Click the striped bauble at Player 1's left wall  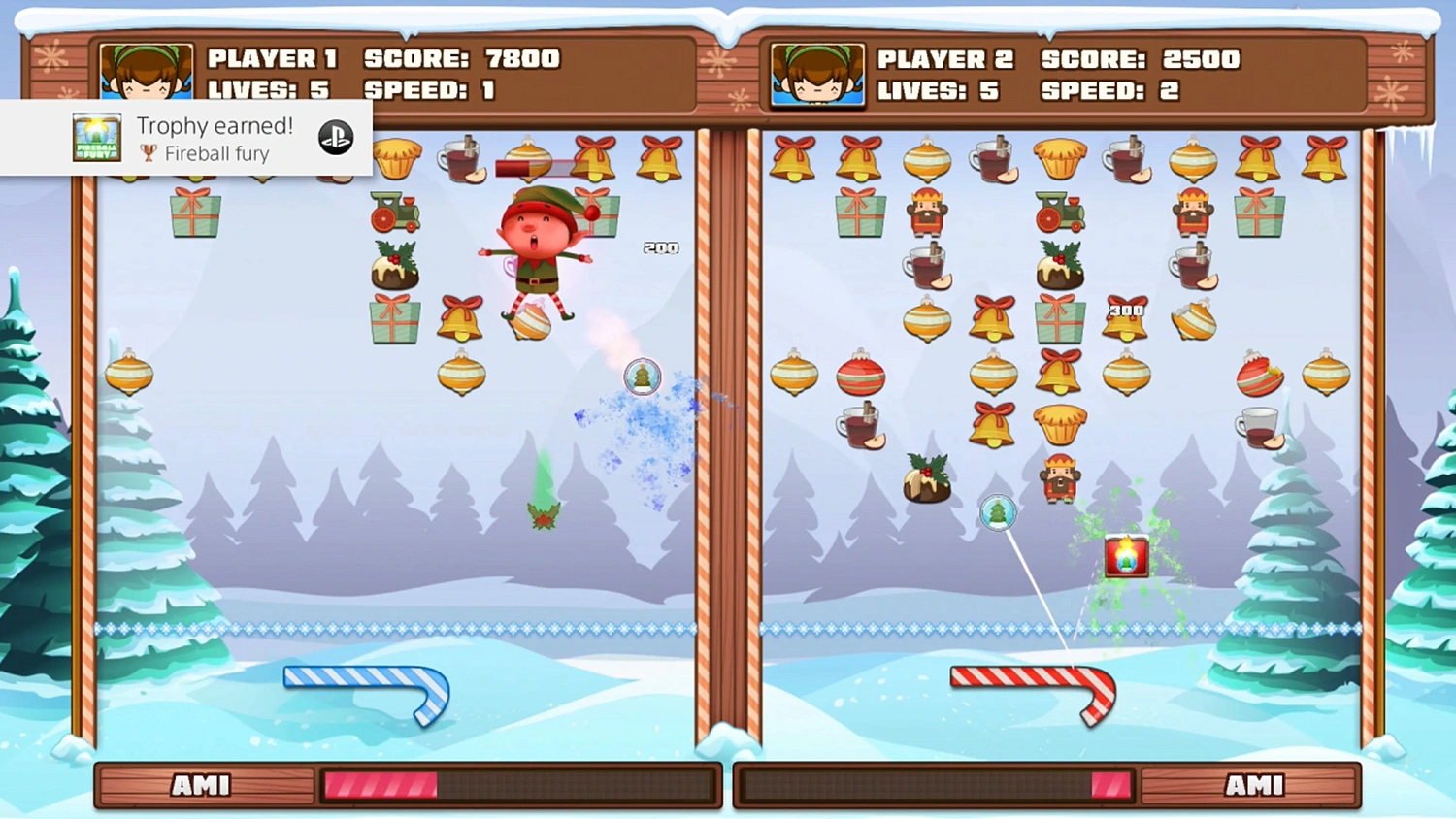click(x=130, y=376)
